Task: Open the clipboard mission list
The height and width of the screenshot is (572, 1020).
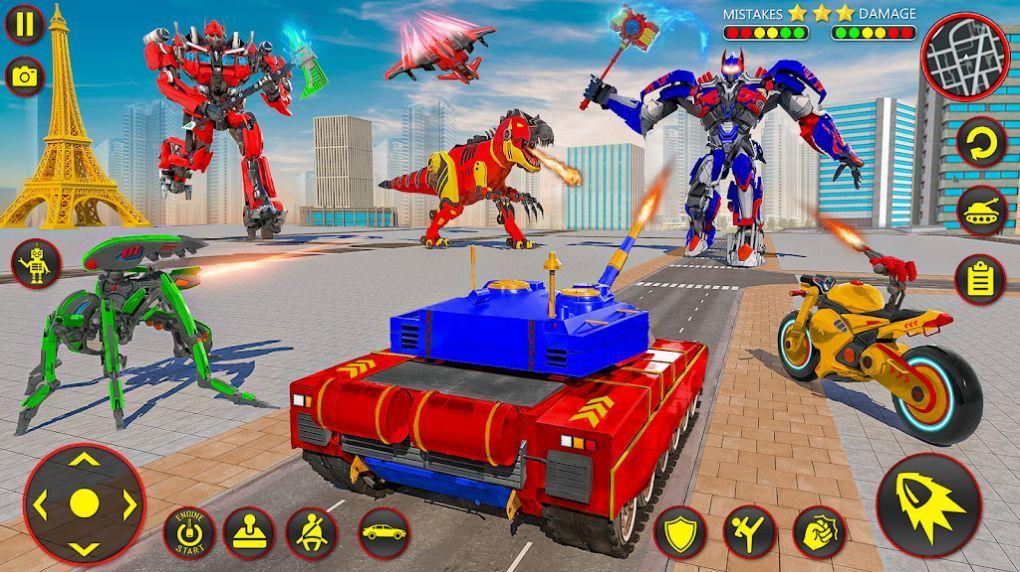Action: tap(980, 278)
